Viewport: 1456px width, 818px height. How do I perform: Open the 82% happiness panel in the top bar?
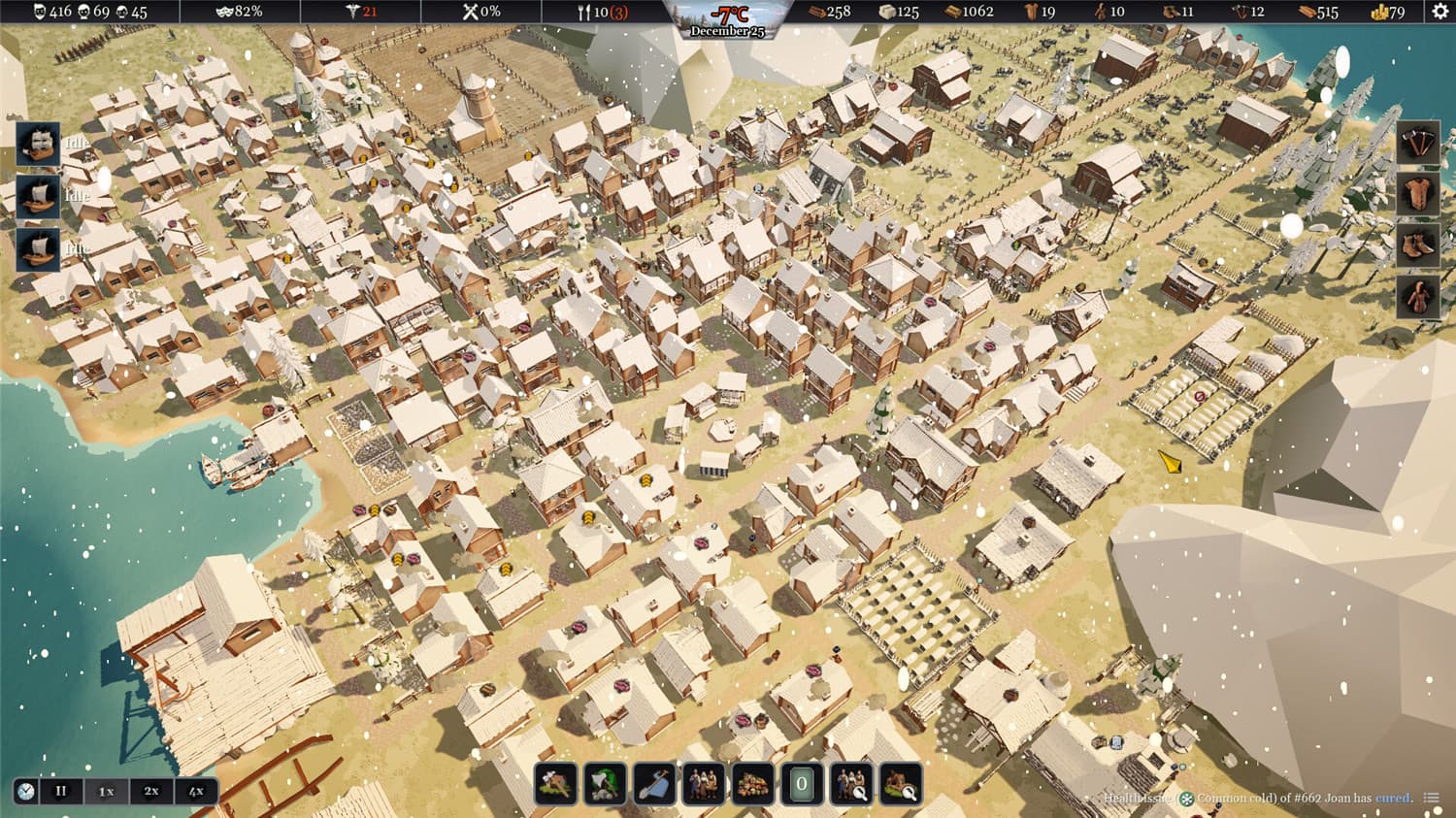click(238, 12)
